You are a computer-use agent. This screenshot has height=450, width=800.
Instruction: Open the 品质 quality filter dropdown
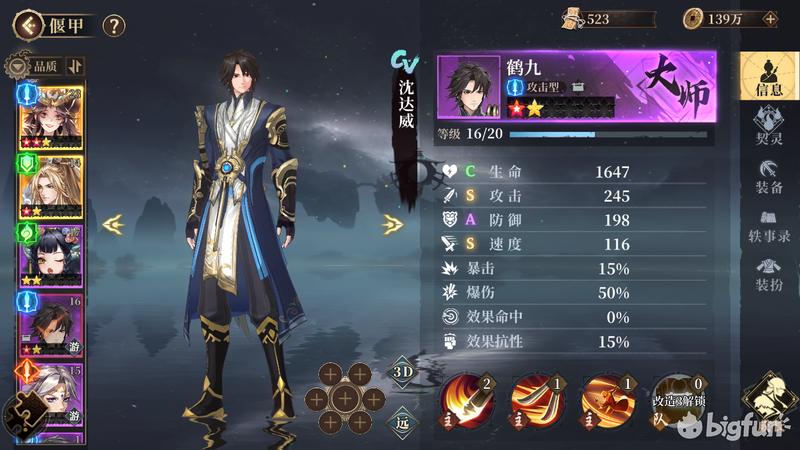[35, 66]
